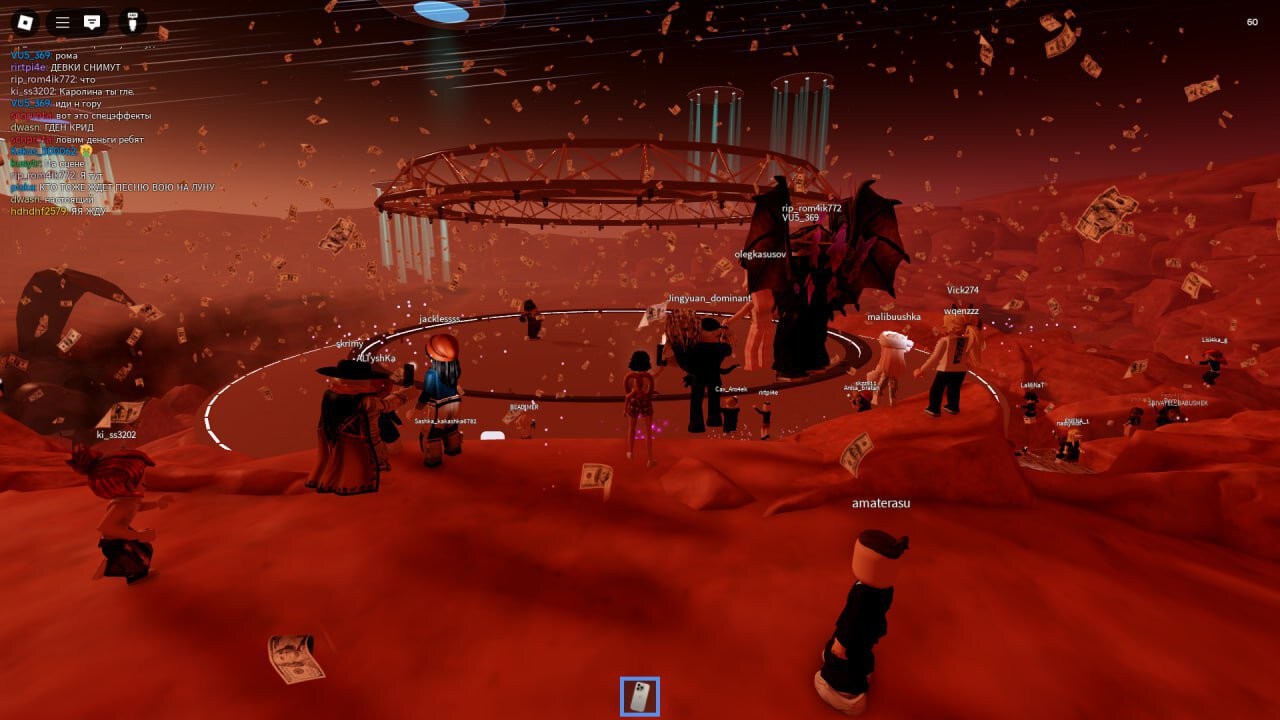Open the Roblox main menu
The image size is (1280, 720).
coord(26,22)
